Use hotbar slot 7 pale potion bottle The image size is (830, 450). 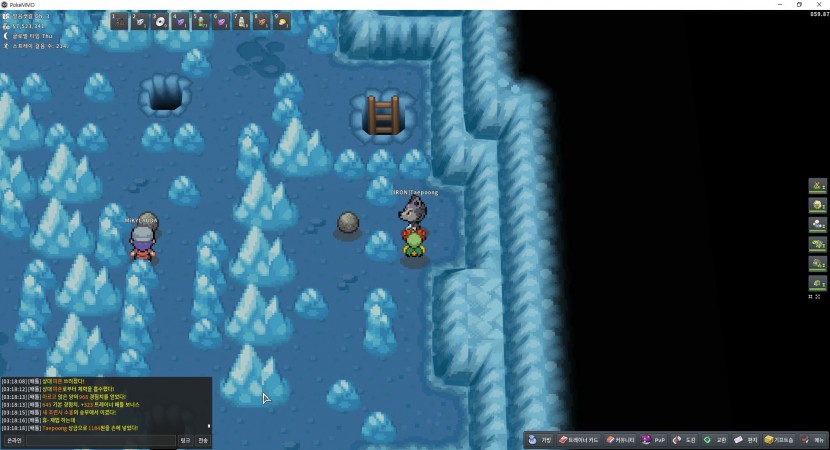[x=241, y=21]
